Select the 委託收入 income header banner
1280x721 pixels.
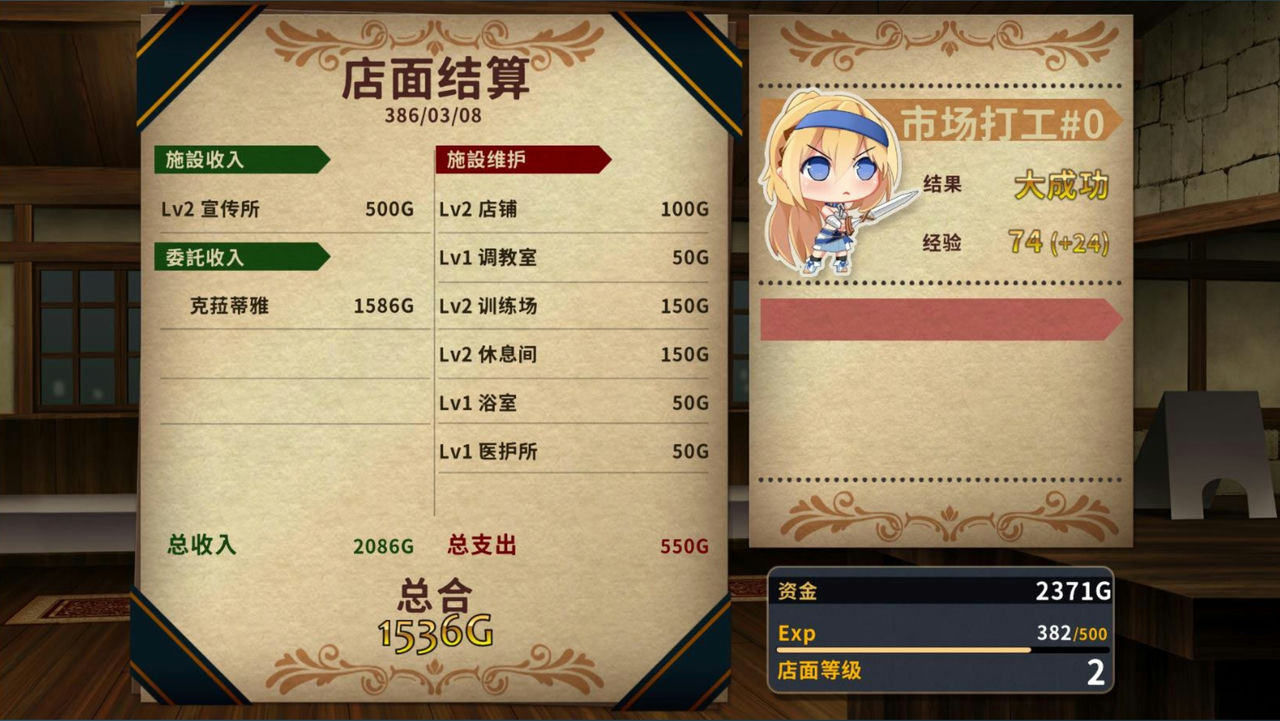coord(240,257)
